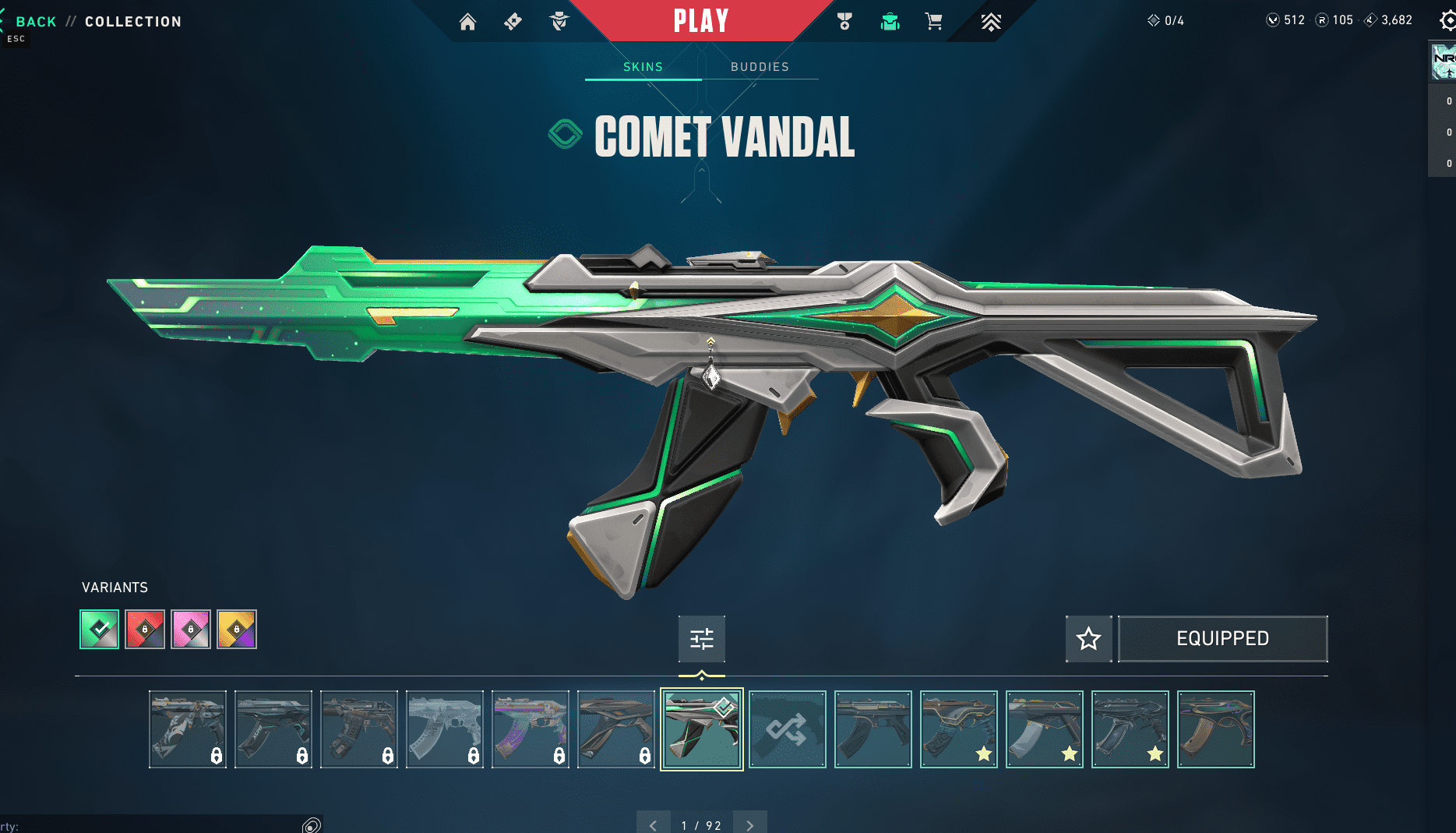Click the EQUIPPED button

(x=1222, y=639)
